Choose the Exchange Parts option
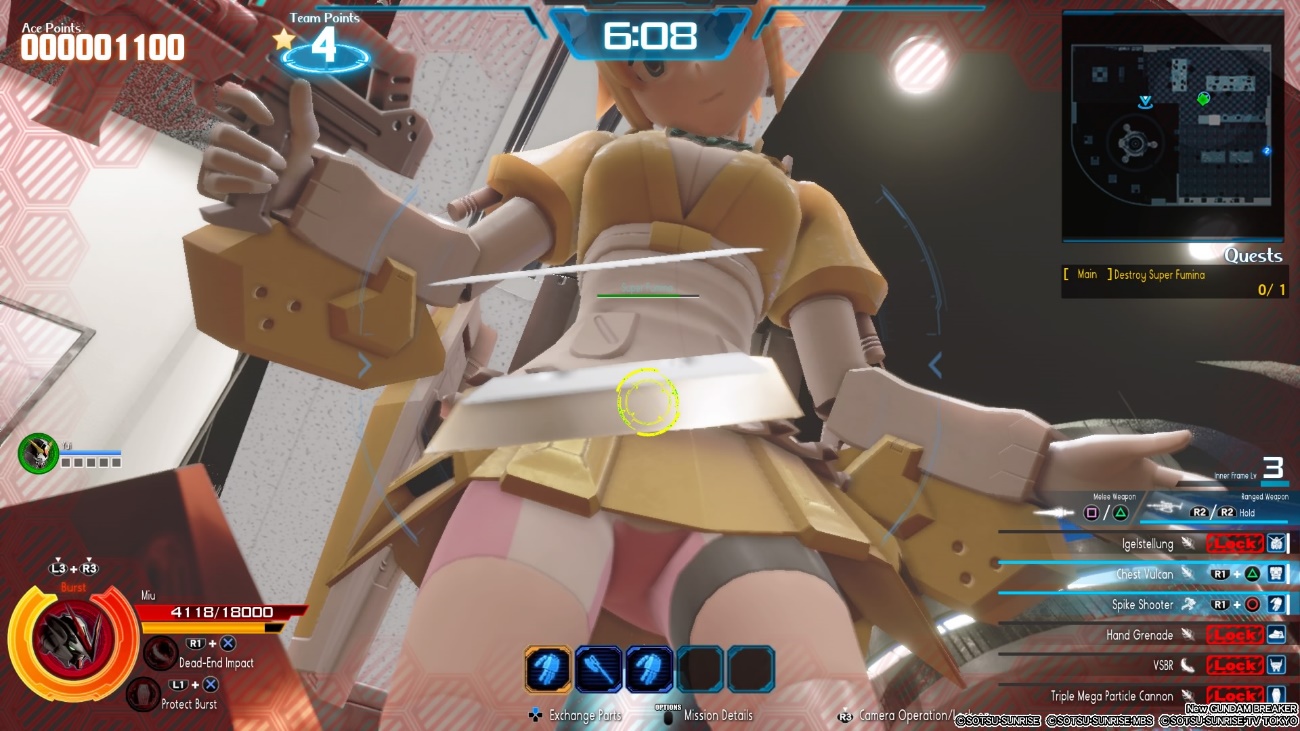 584,715
